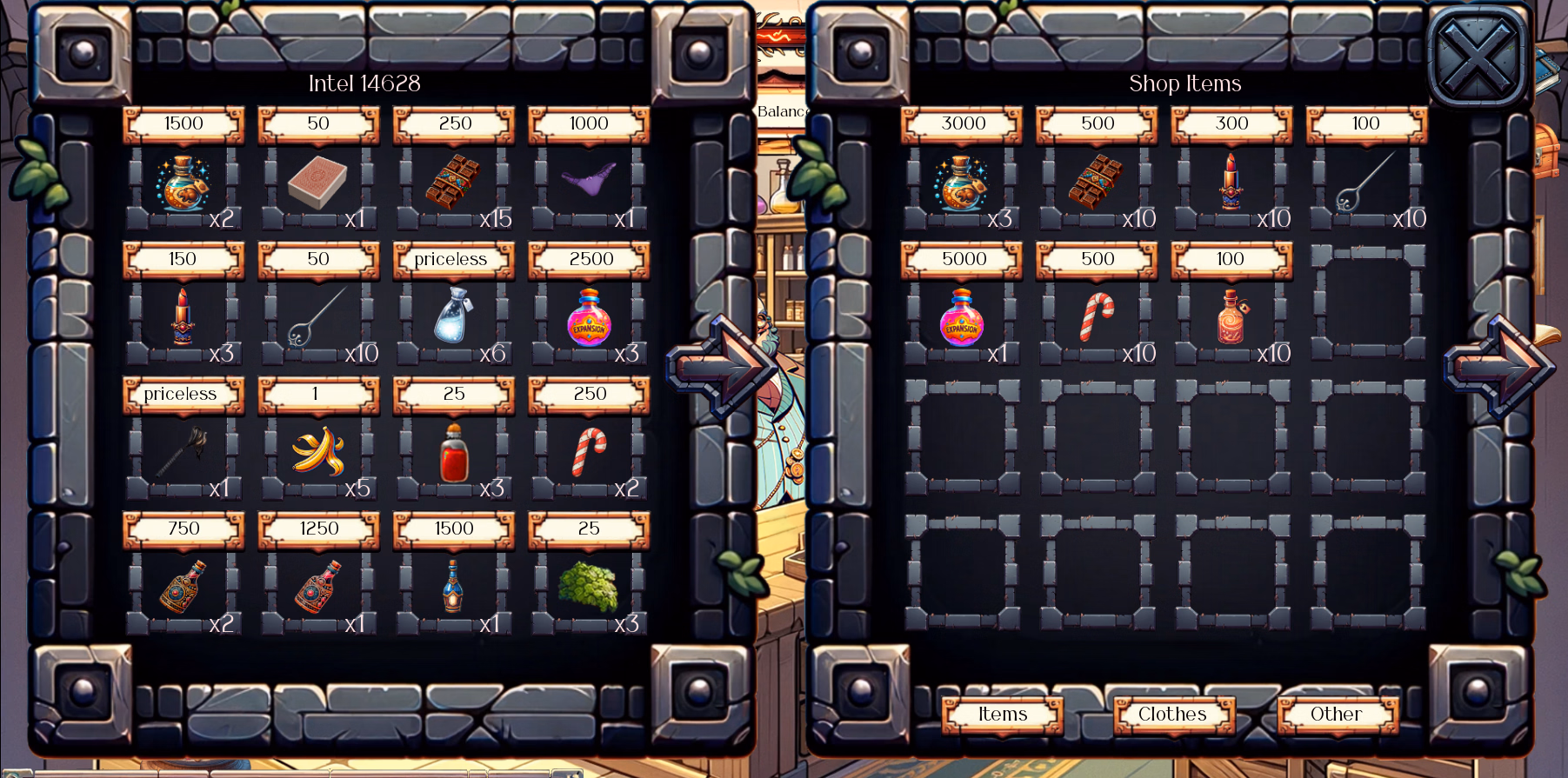Choose the banana peel inventory slot
Viewport: 1568px width, 778px height.
click(x=318, y=452)
